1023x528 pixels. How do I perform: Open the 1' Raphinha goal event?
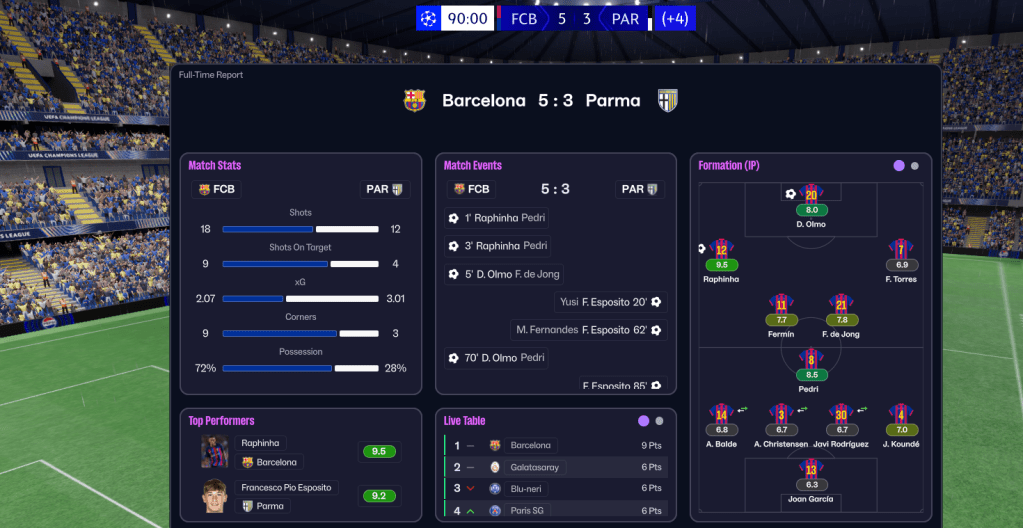(x=497, y=218)
